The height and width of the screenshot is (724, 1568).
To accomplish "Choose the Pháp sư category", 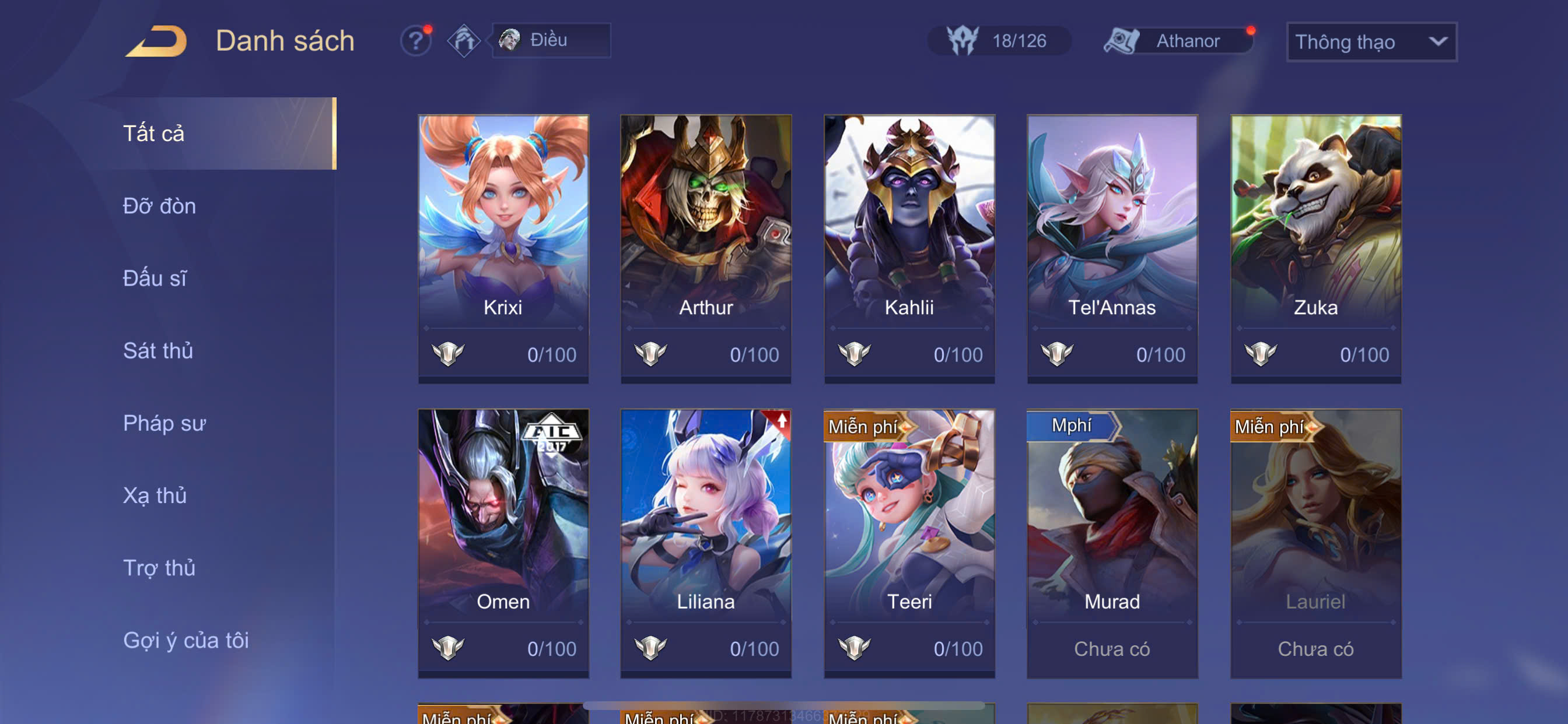I will [x=164, y=423].
